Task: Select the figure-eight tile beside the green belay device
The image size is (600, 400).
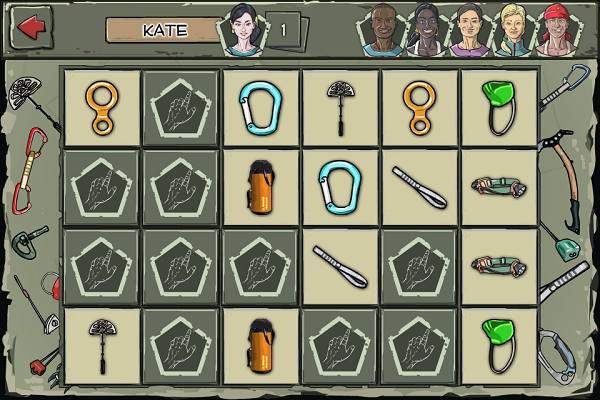Action: [x=421, y=107]
